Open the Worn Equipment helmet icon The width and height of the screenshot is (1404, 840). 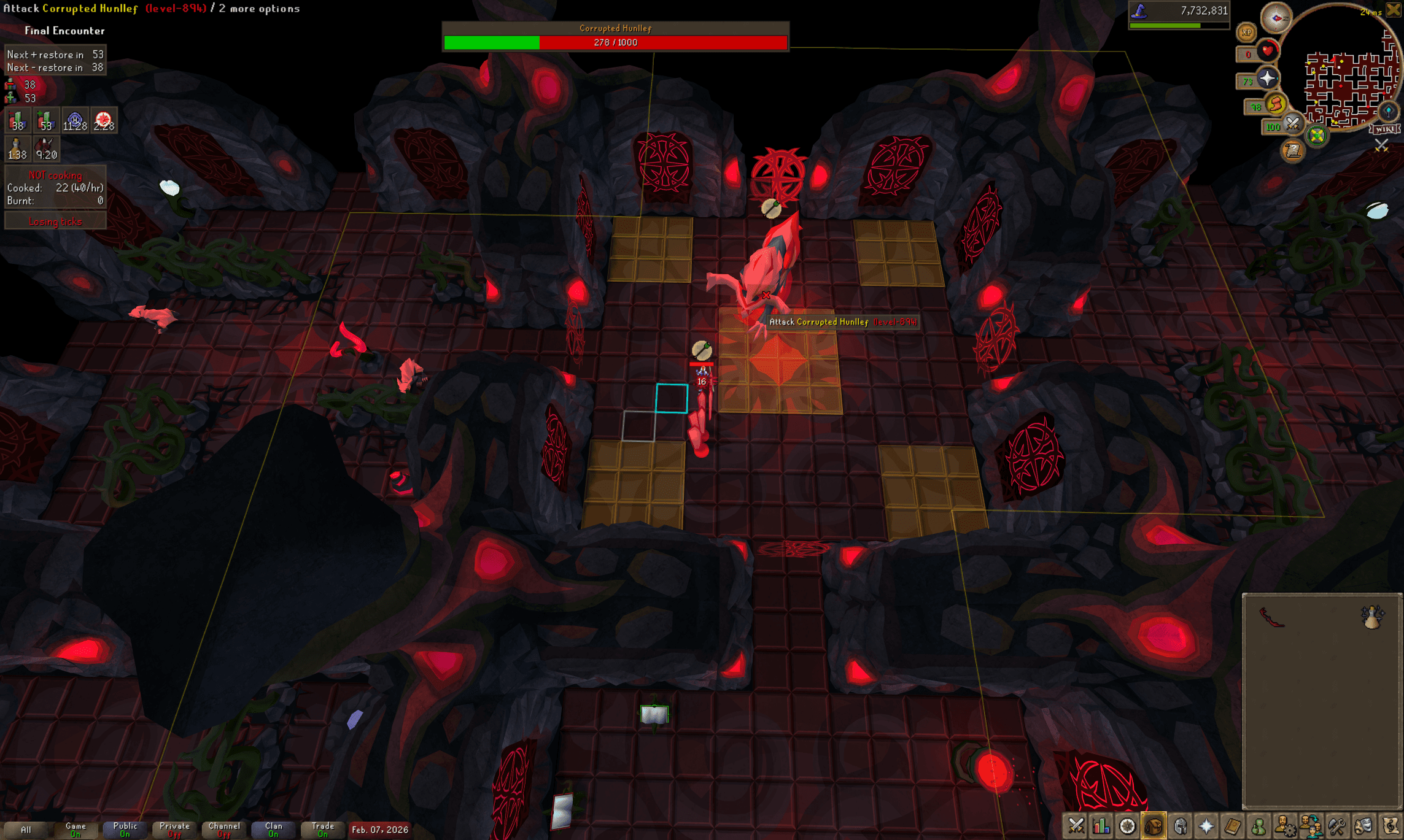pos(1181,825)
